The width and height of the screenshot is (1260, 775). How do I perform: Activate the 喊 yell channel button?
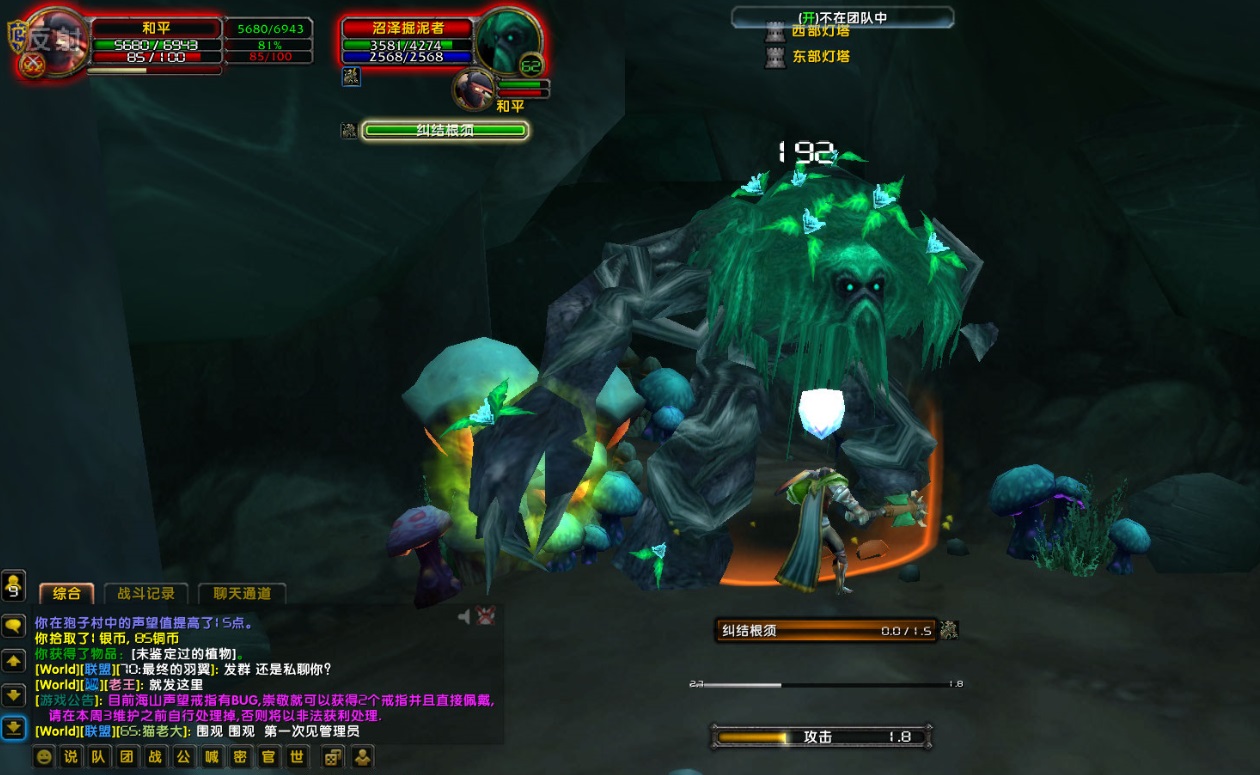212,757
